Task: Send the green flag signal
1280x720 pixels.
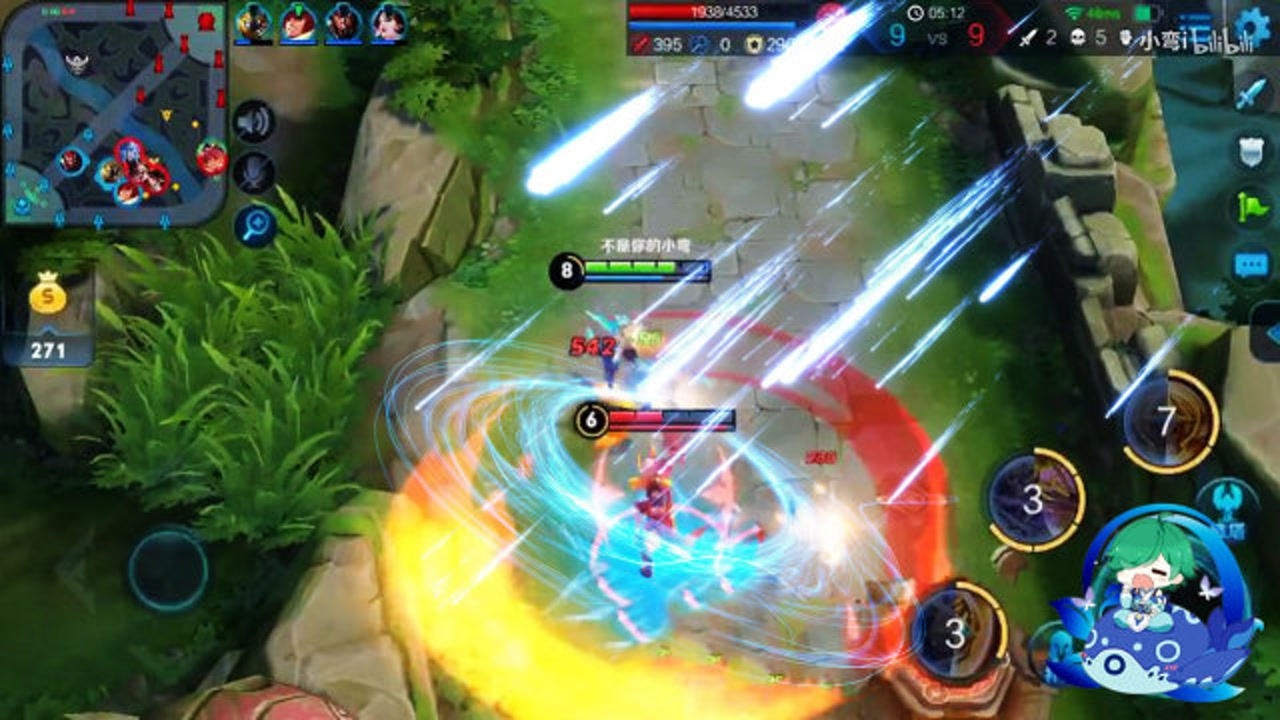Action: tap(1252, 207)
